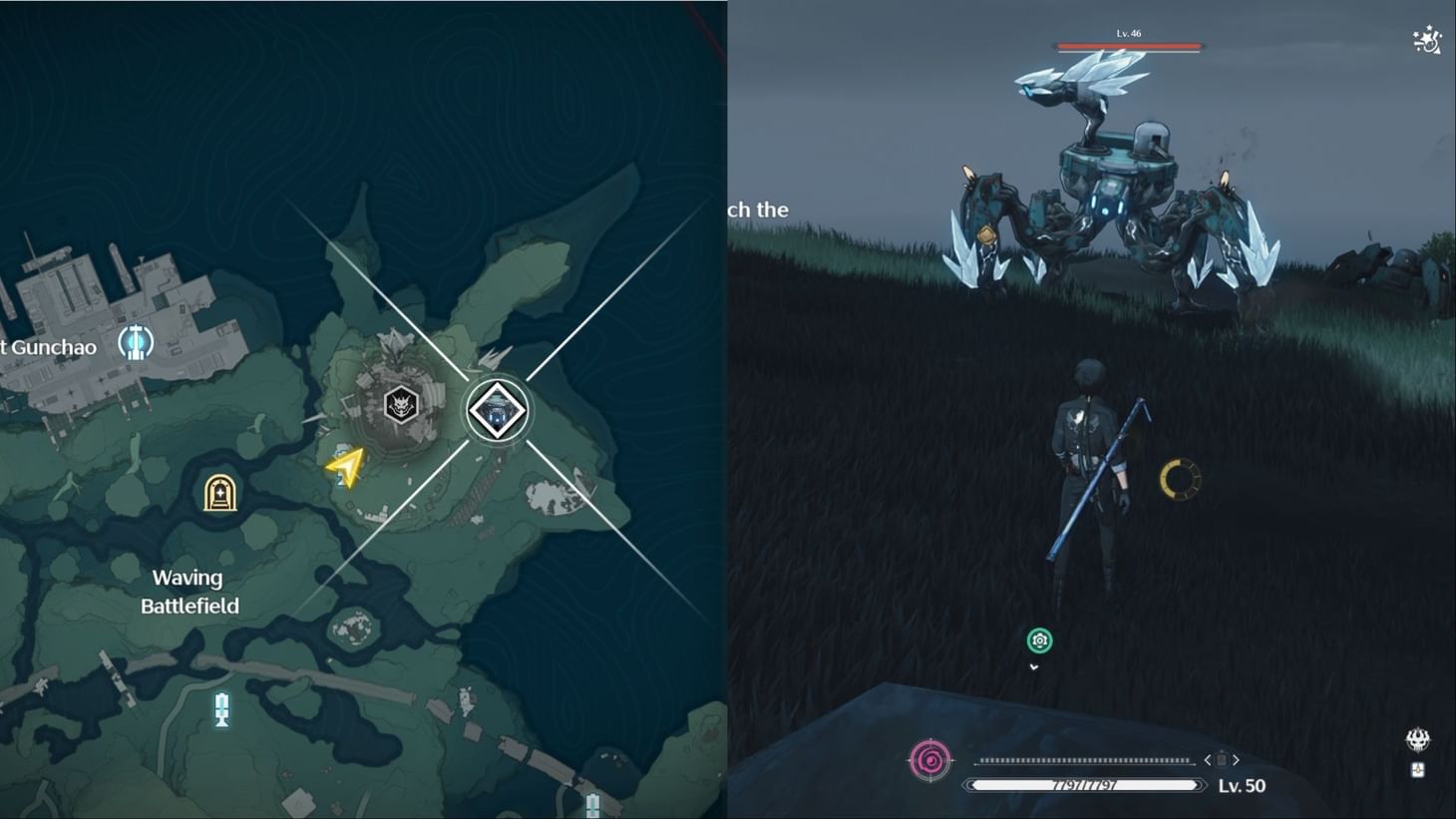Viewport: 1456px width, 819px height.
Task: Click the left arrow beside the forte gauge
Action: 1206,759
